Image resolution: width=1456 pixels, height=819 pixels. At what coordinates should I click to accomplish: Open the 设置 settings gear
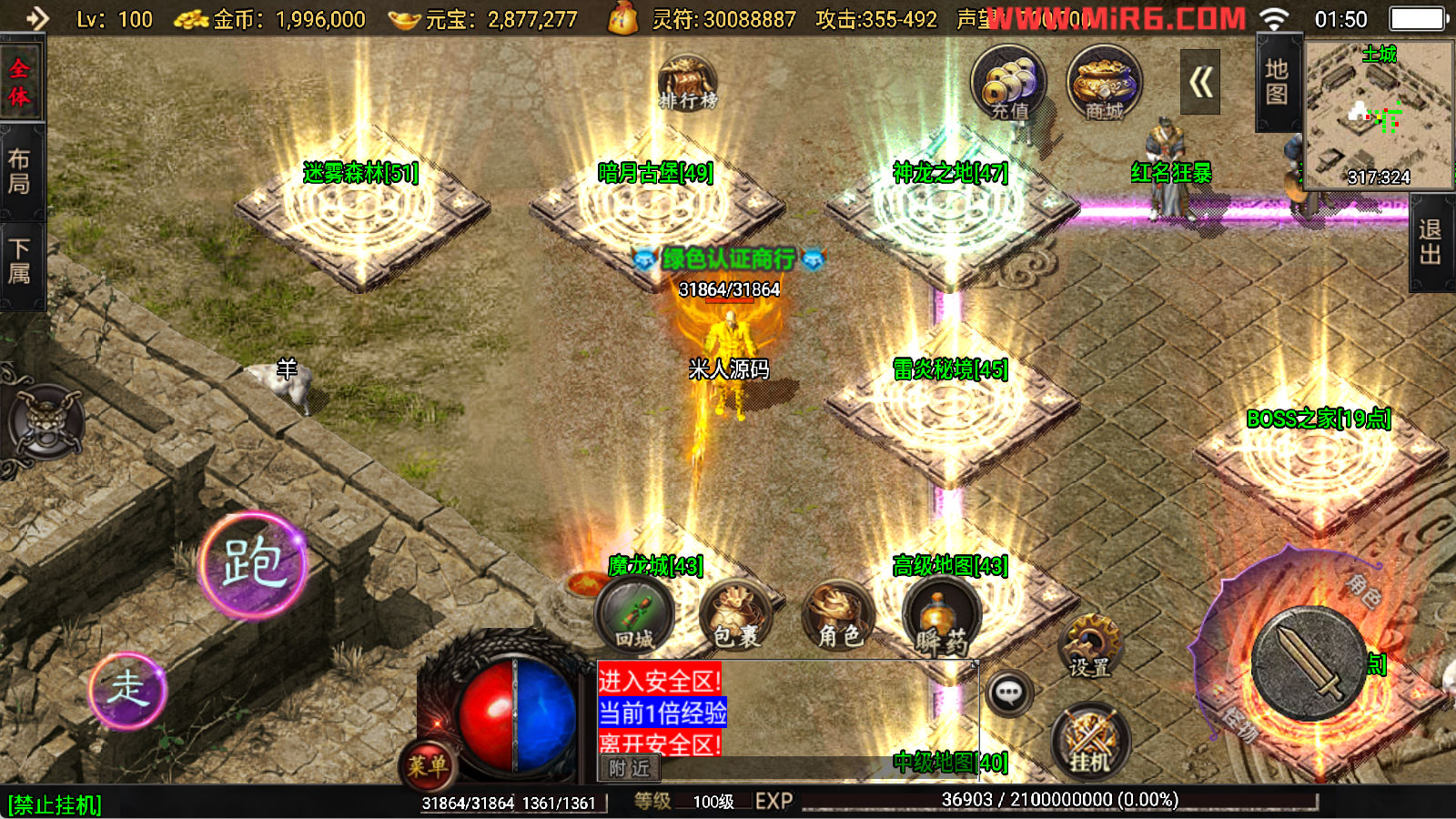pyautogui.click(x=1089, y=646)
